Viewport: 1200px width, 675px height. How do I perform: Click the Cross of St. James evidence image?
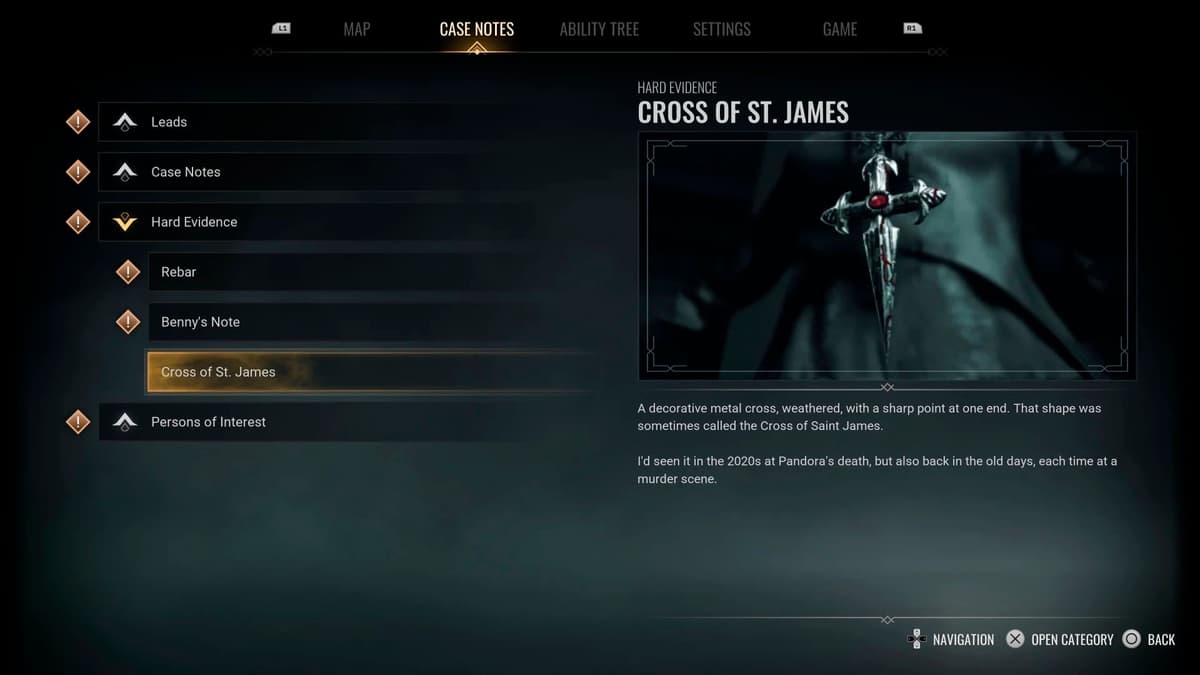click(887, 256)
